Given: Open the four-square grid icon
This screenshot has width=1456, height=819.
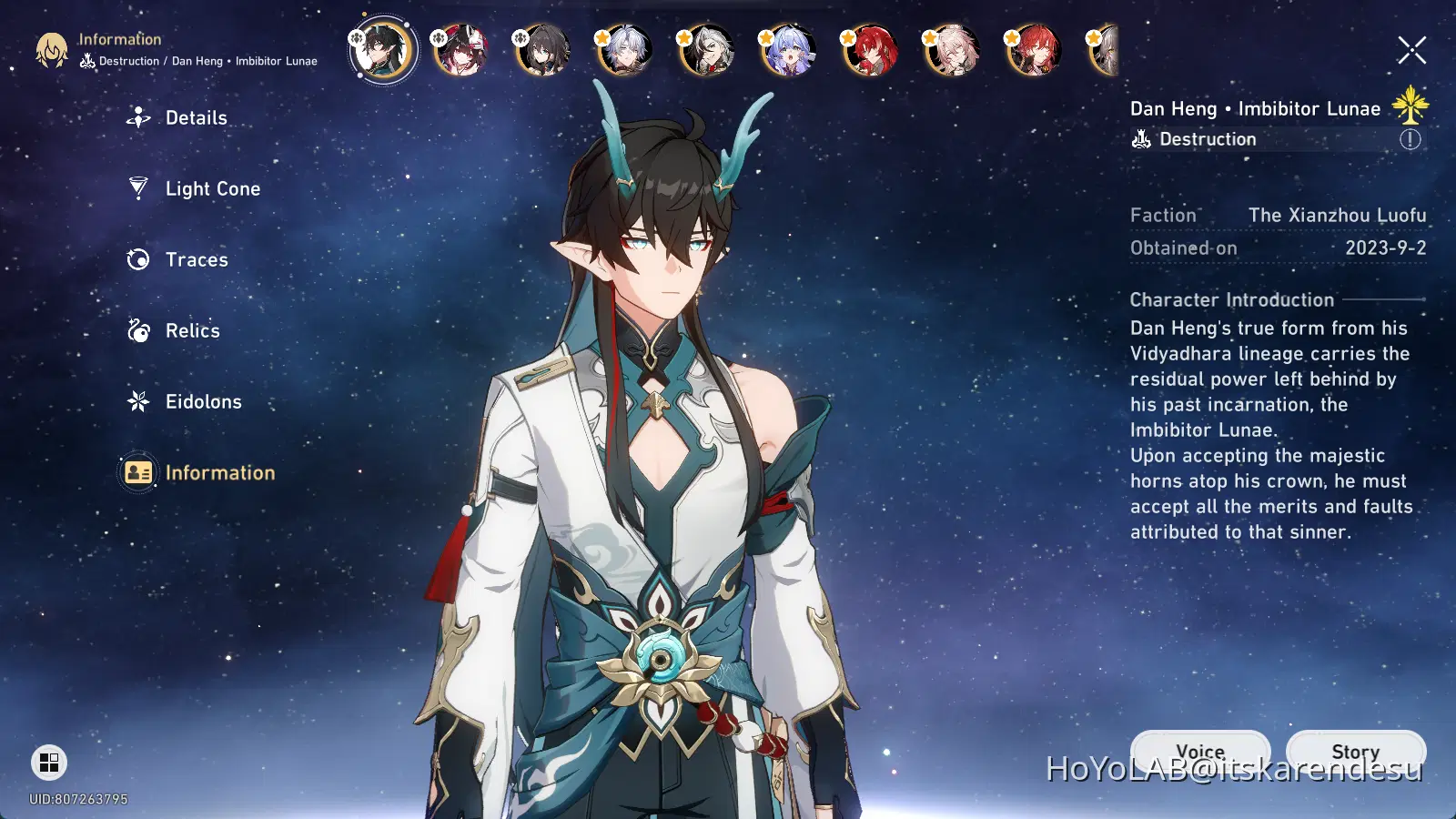Looking at the screenshot, I should (49, 763).
